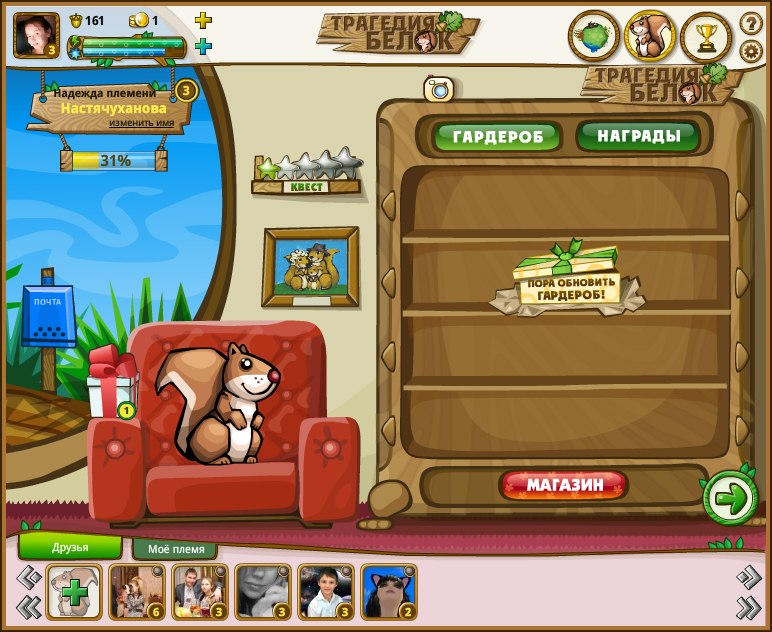Open the green planet round button
Image resolution: width=772 pixels, height=632 pixels.
point(593,38)
